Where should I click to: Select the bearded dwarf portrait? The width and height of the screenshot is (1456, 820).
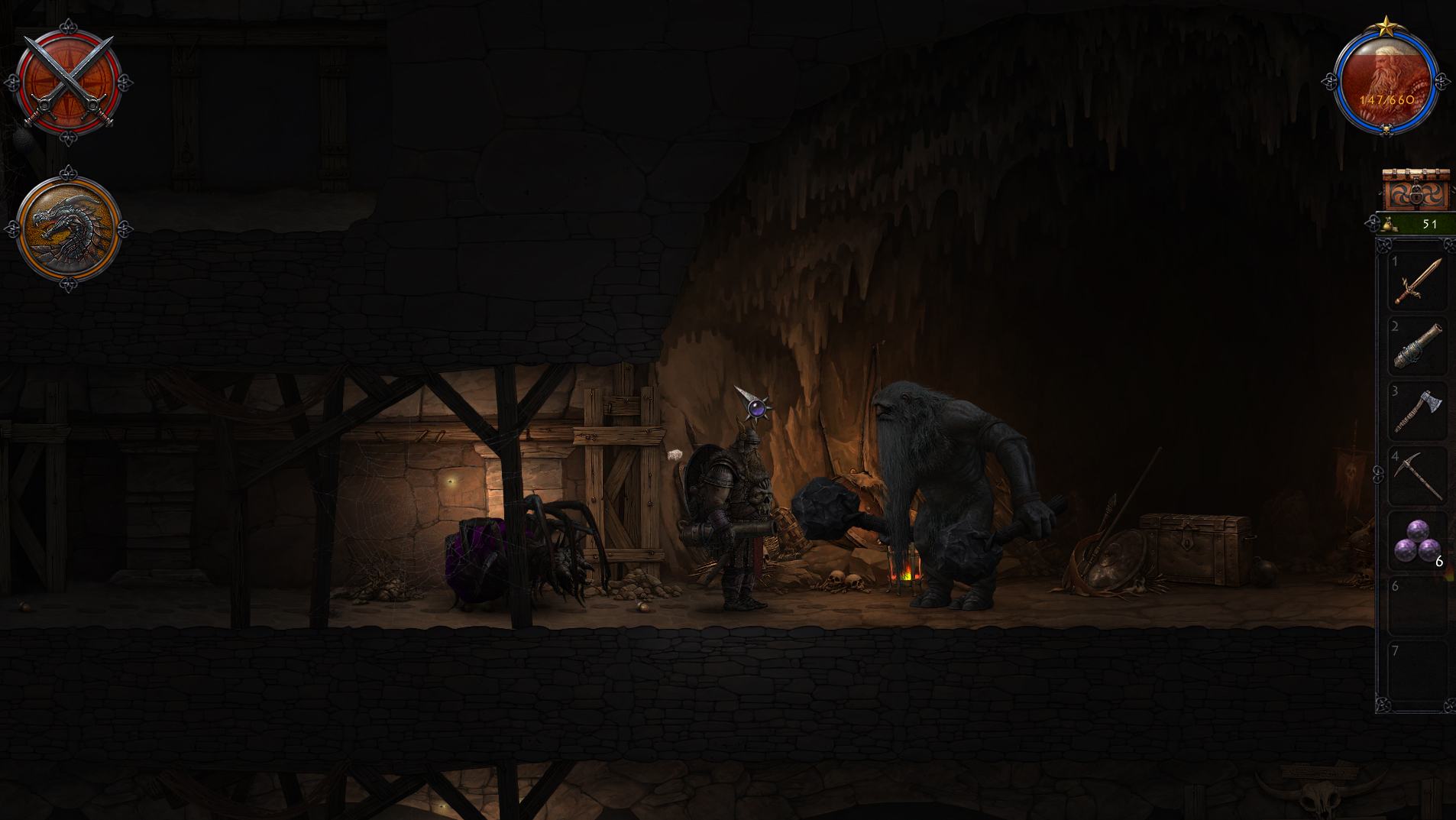coord(1386,79)
